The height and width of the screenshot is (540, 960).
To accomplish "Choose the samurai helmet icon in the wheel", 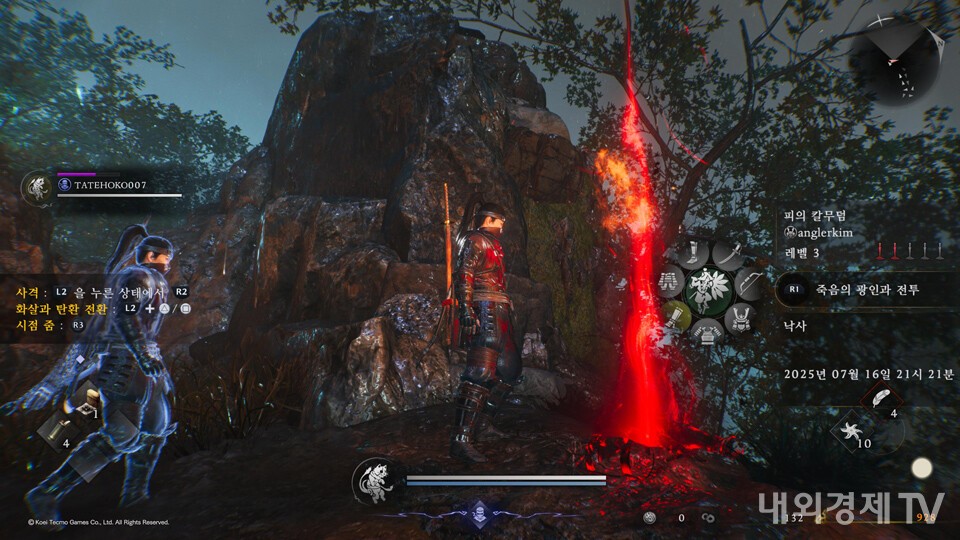I will point(741,319).
